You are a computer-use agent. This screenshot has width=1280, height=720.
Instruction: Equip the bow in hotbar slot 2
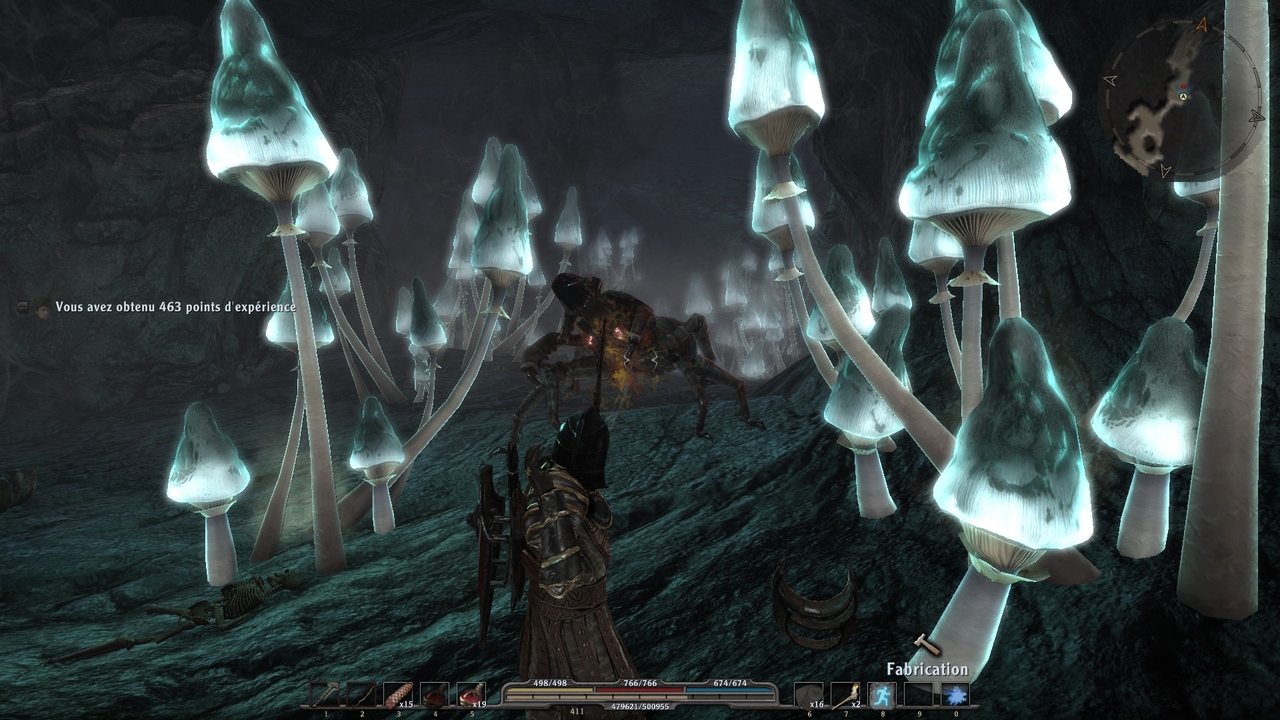tap(361, 694)
